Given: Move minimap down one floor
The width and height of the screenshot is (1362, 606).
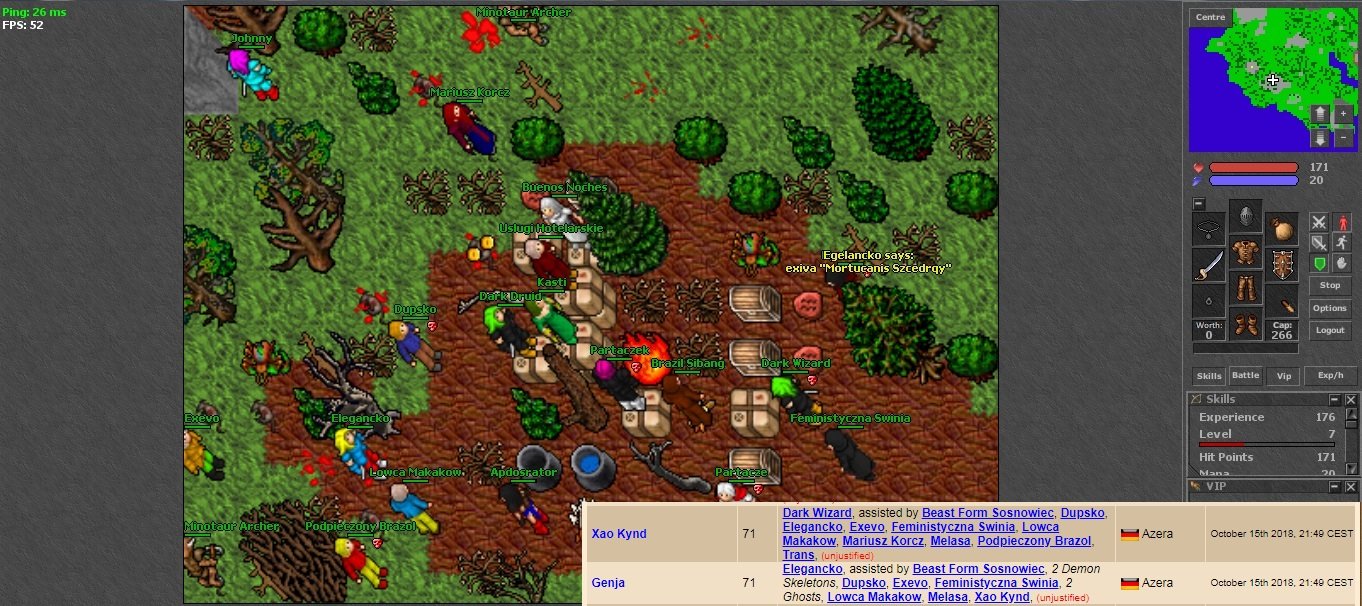Looking at the screenshot, I should point(1320,139).
